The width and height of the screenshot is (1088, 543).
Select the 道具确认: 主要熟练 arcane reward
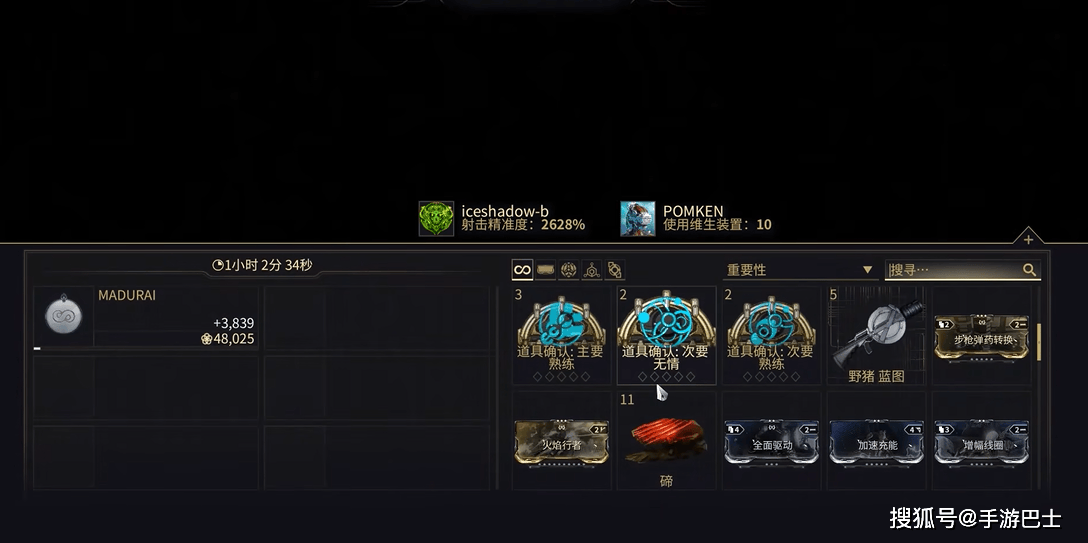[560, 334]
